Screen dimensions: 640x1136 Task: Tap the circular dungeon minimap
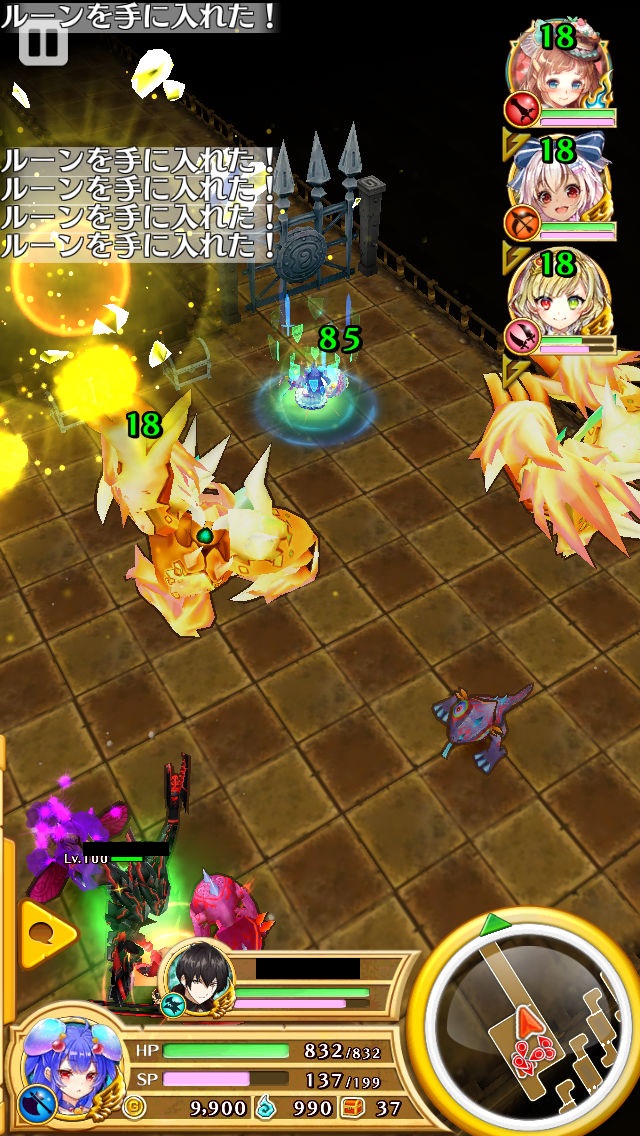click(527, 1023)
